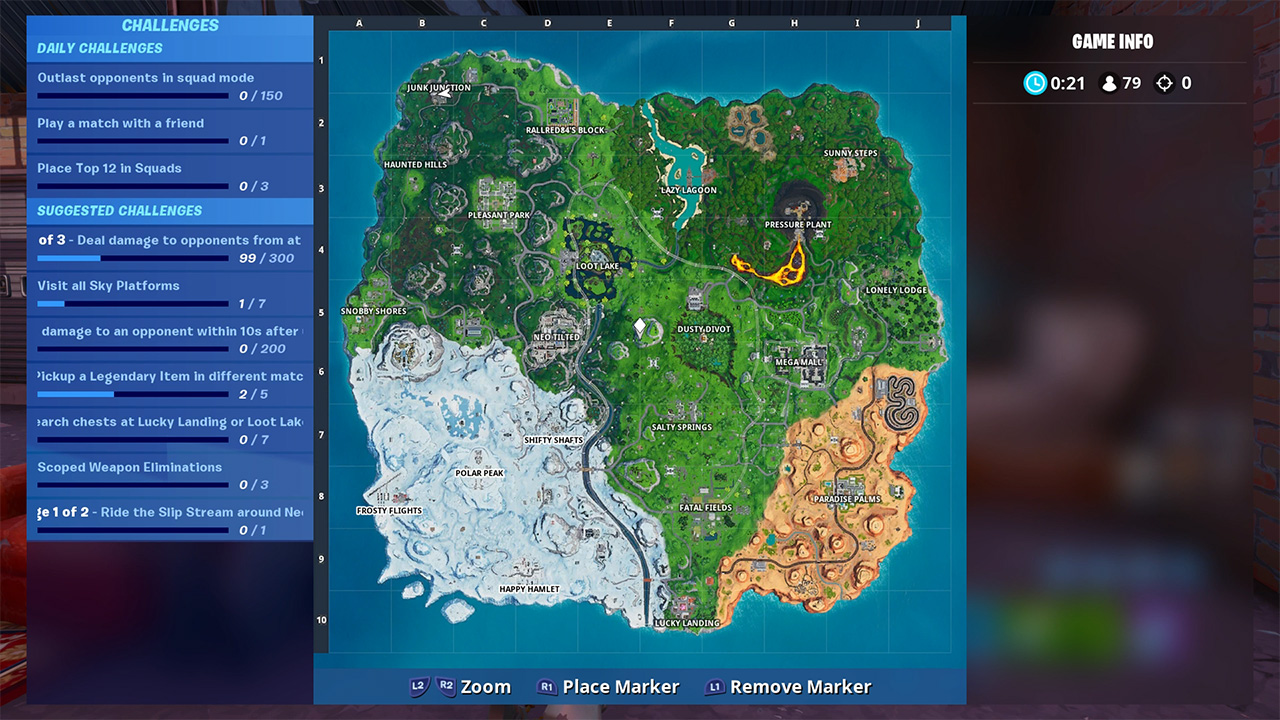This screenshot has width=1280, height=720.
Task: Click the R2 button icon beside Zoom
Action: (x=447, y=687)
